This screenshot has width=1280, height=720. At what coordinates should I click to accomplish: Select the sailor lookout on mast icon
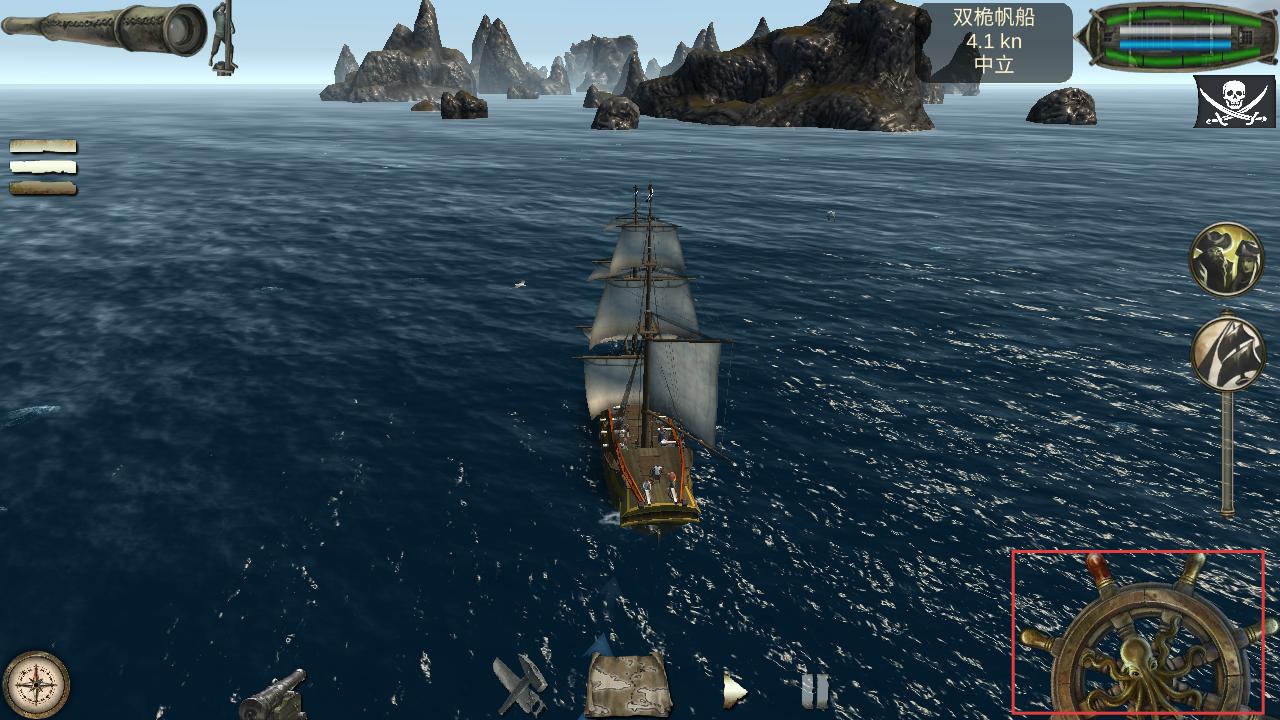(x=223, y=36)
